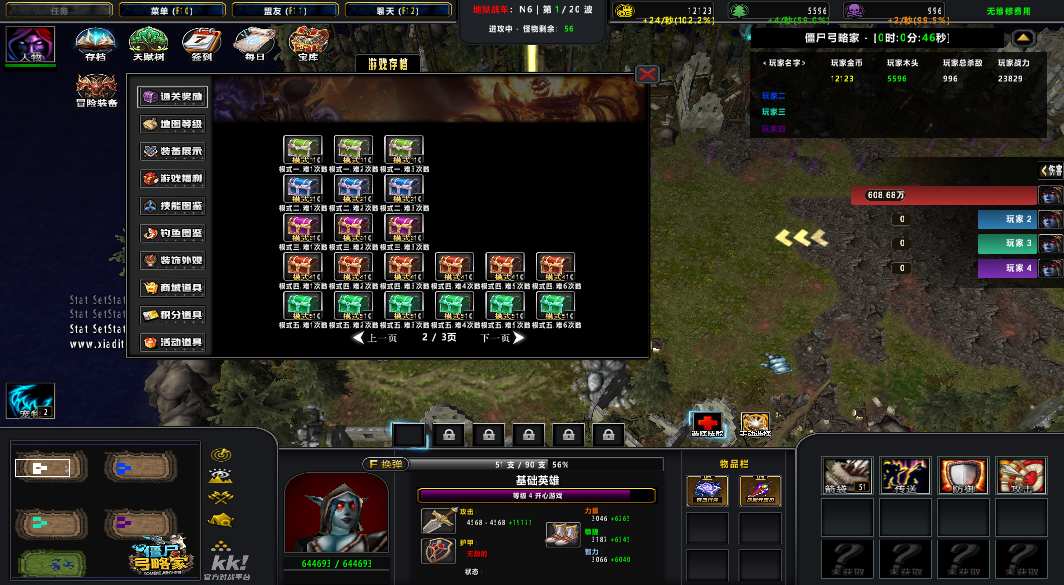Open the 聊天 chat log button
Viewport: 1064px width, 585px height.
[x=397, y=10]
